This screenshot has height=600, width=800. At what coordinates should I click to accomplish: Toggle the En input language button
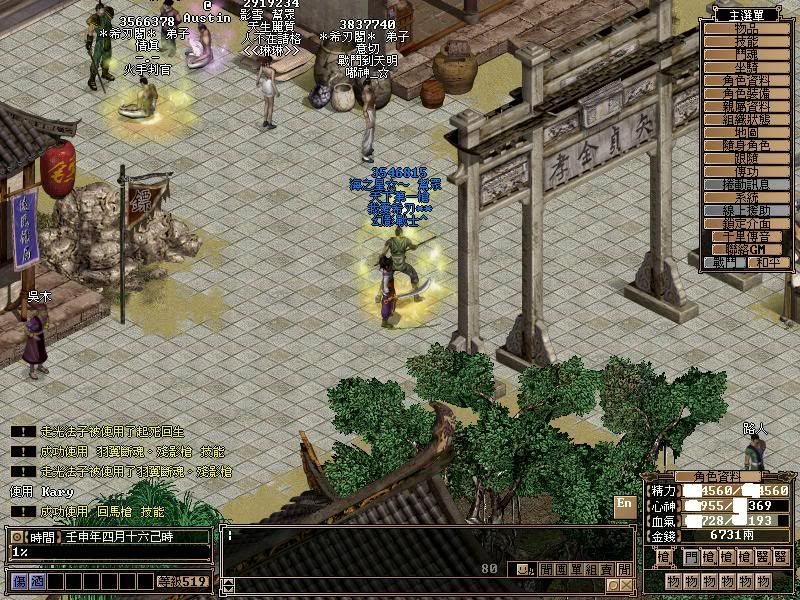[x=624, y=503]
